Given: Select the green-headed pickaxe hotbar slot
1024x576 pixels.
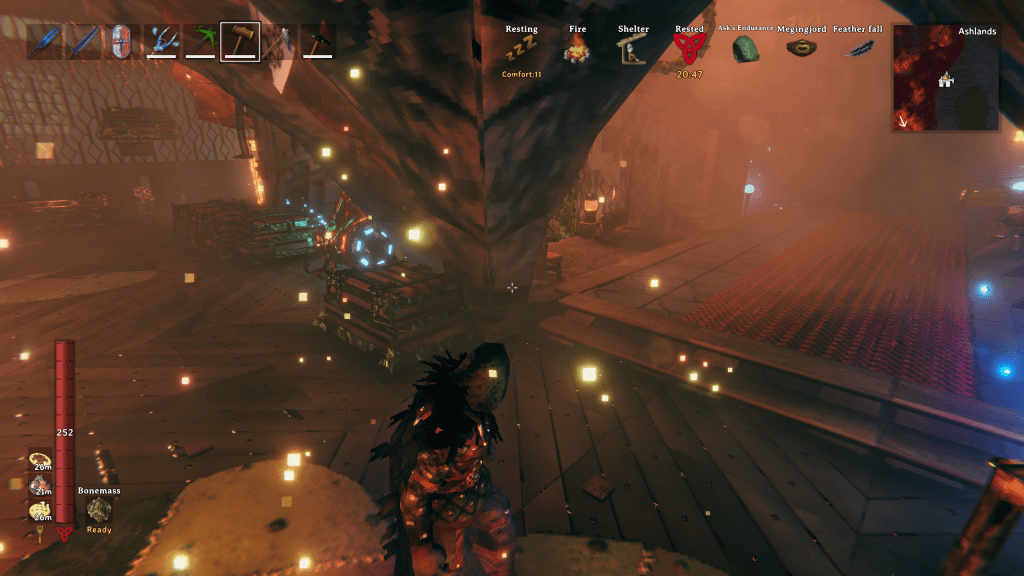Looking at the screenshot, I should [x=200, y=41].
